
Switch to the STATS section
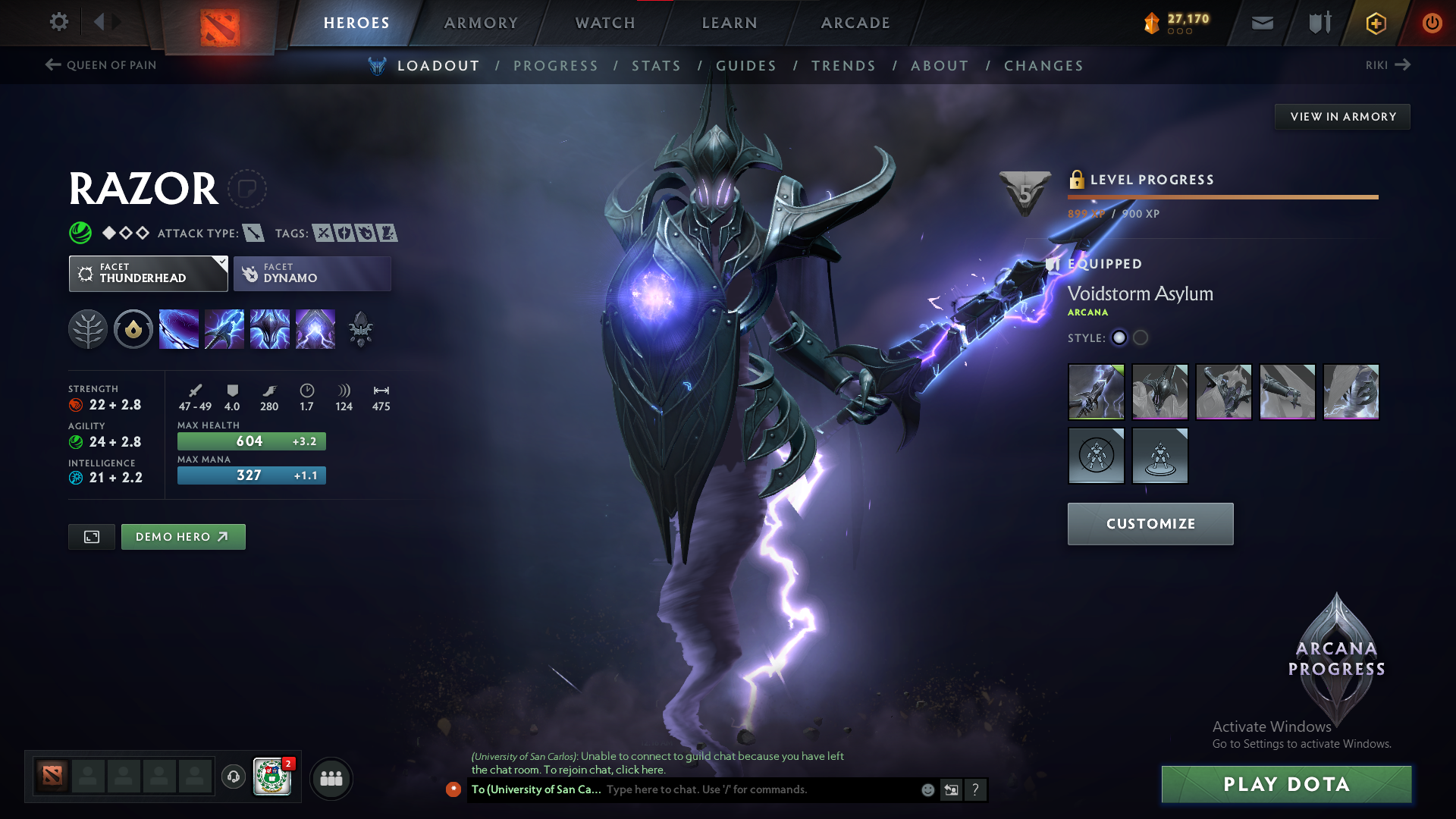coord(656,66)
